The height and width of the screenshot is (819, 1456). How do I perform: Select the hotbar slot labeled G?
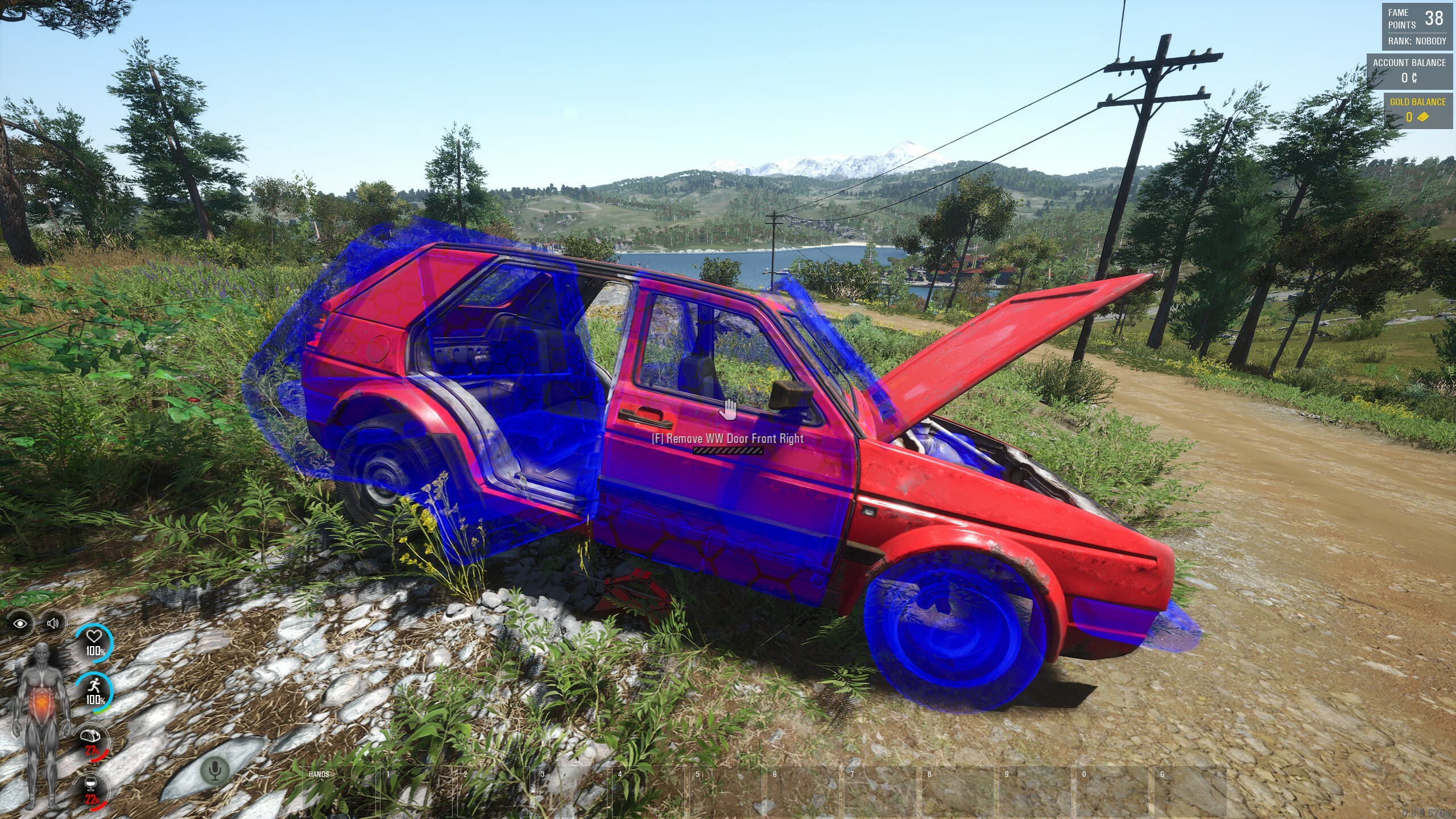click(1190, 792)
